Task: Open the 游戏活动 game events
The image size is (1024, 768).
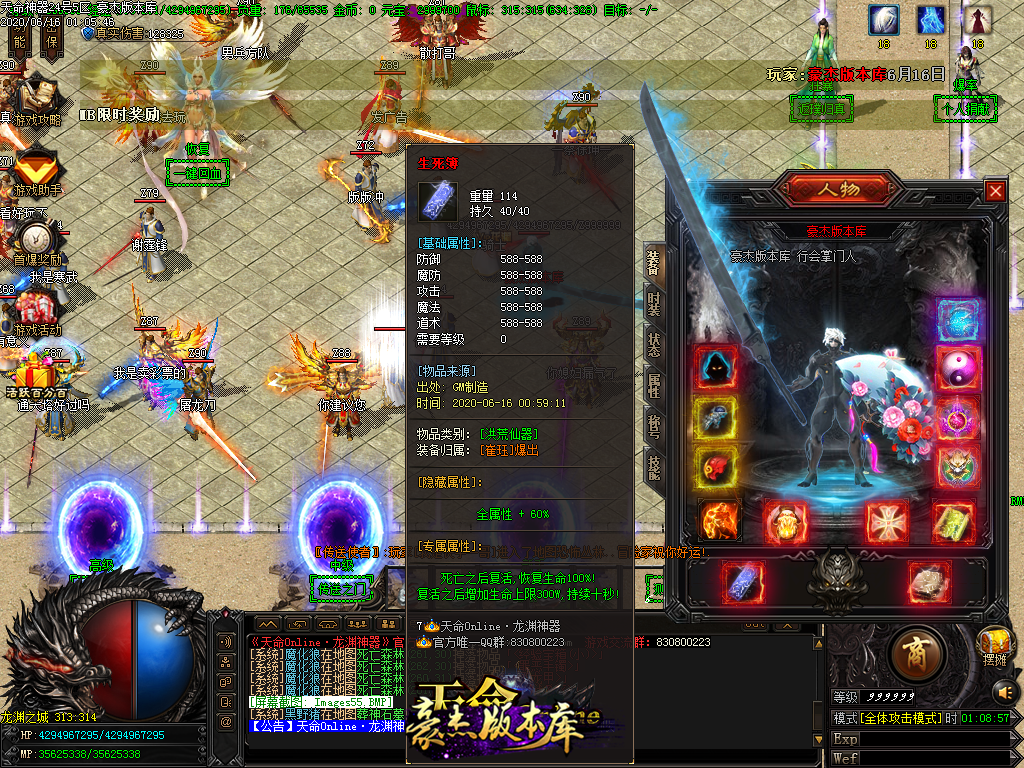Action: point(36,308)
